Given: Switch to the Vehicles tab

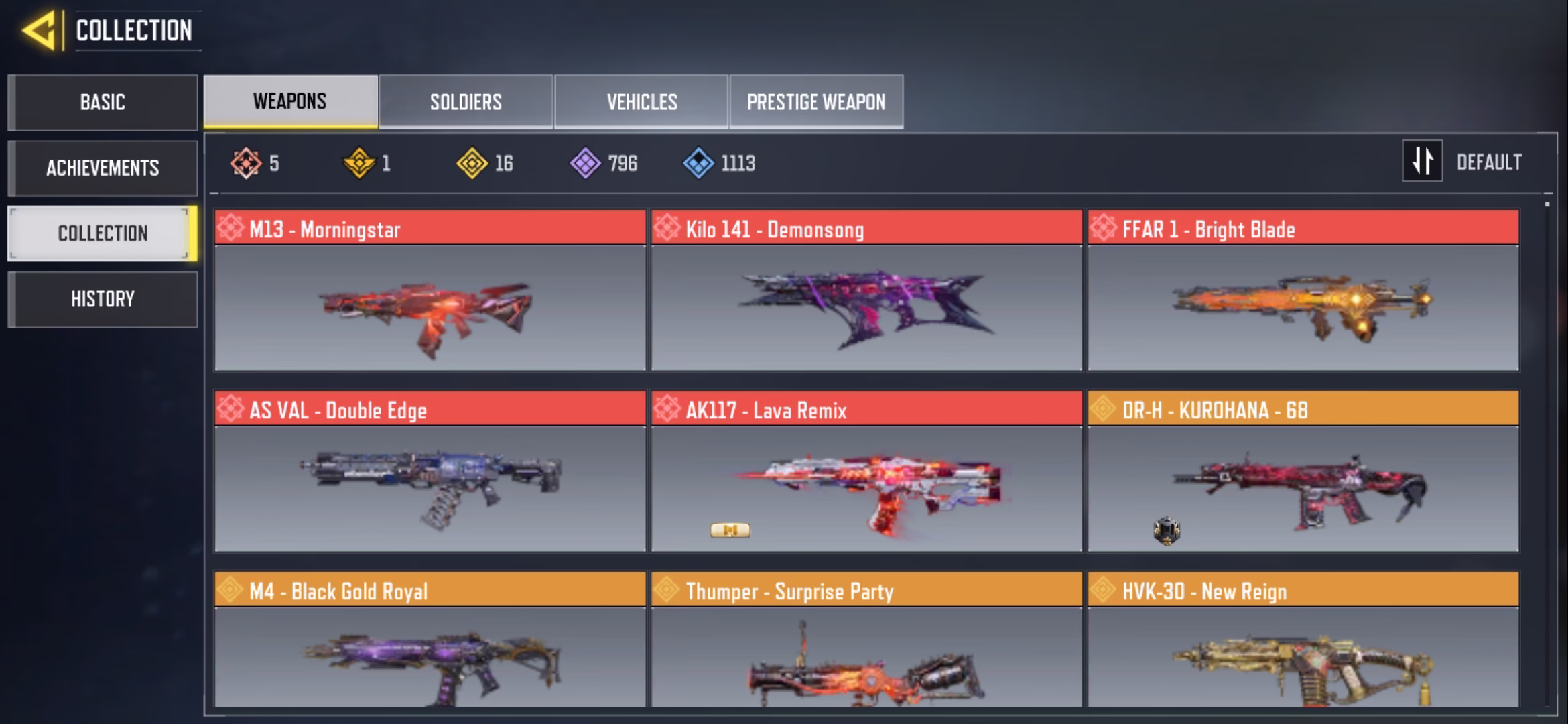Looking at the screenshot, I should [641, 102].
